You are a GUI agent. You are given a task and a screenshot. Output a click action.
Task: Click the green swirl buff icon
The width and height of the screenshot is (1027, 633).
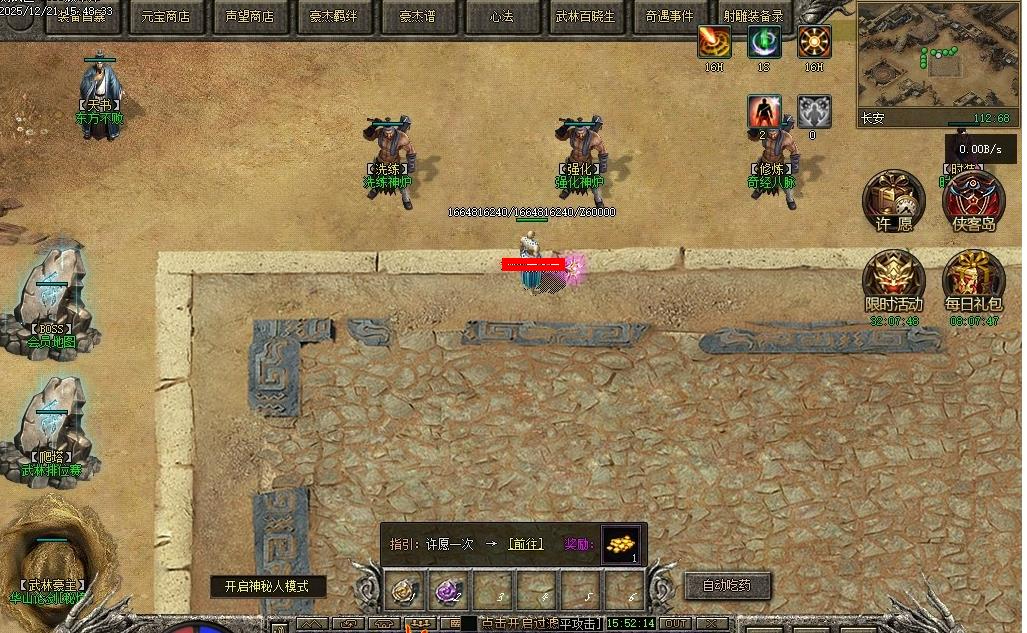tap(764, 42)
